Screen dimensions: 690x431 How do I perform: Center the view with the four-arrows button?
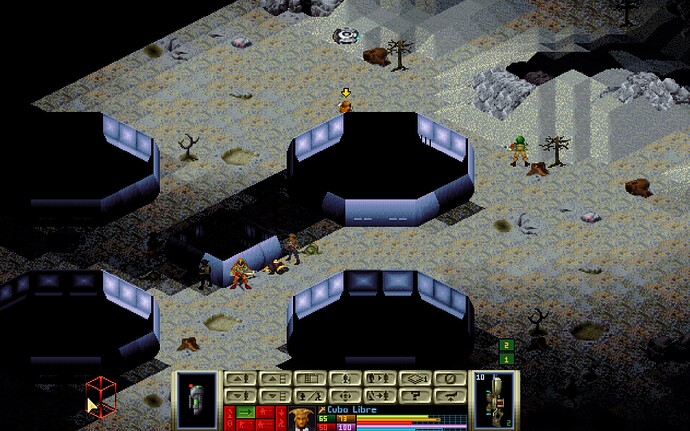tap(344, 396)
